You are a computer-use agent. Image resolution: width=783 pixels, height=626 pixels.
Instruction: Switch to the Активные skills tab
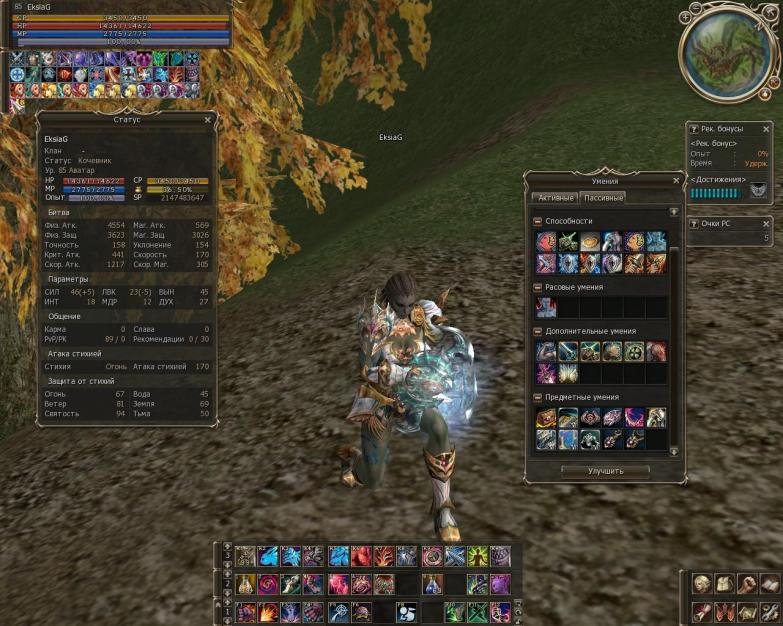point(555,197)
